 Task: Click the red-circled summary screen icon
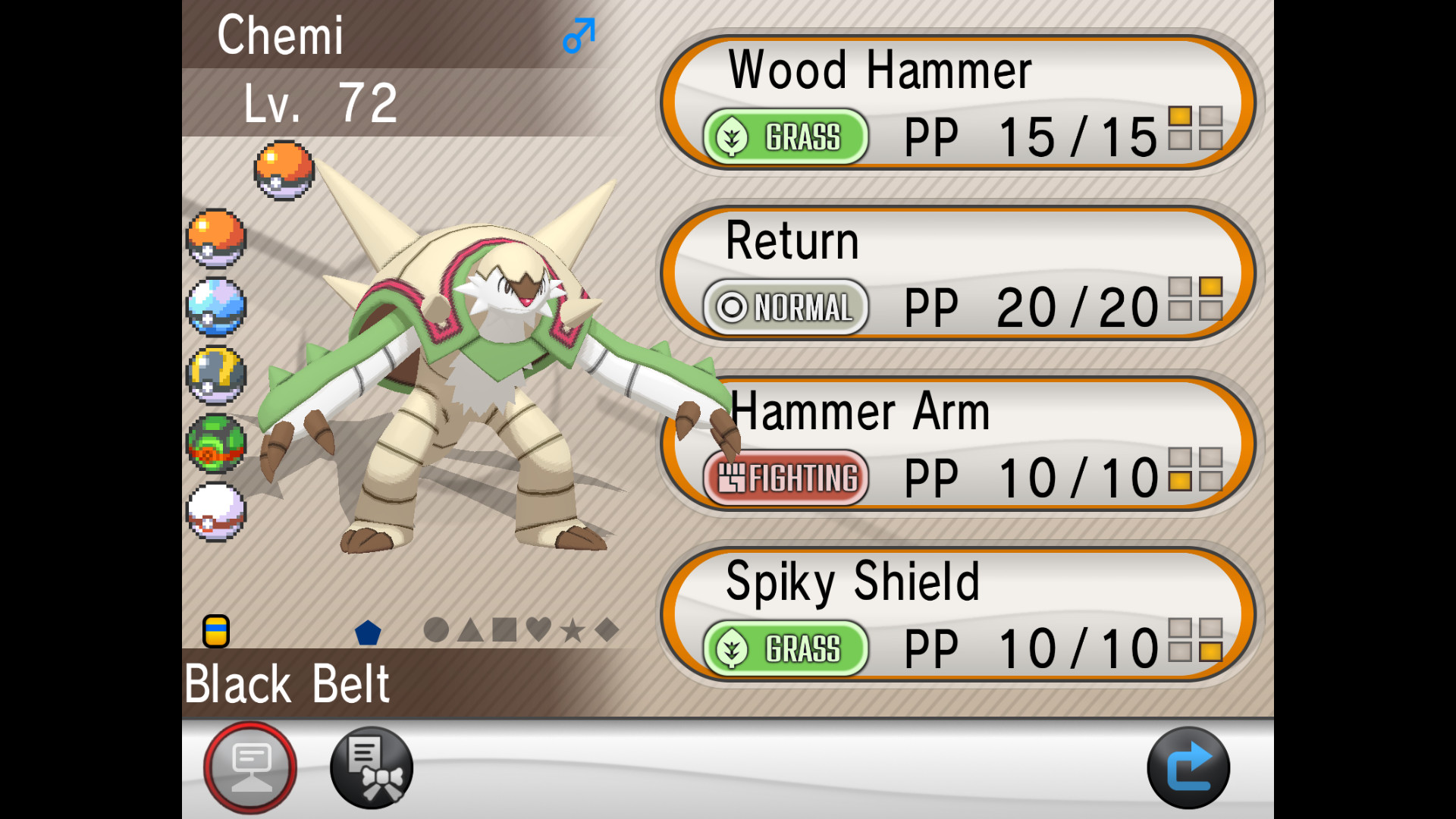[250, 766]
